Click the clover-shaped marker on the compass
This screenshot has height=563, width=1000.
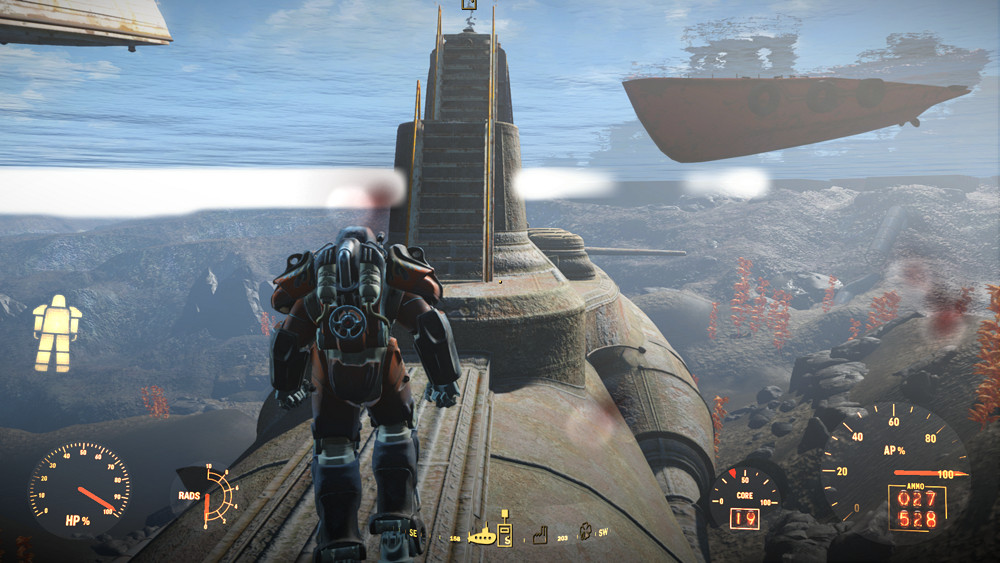pyautogui.click(x=585, y=534)
